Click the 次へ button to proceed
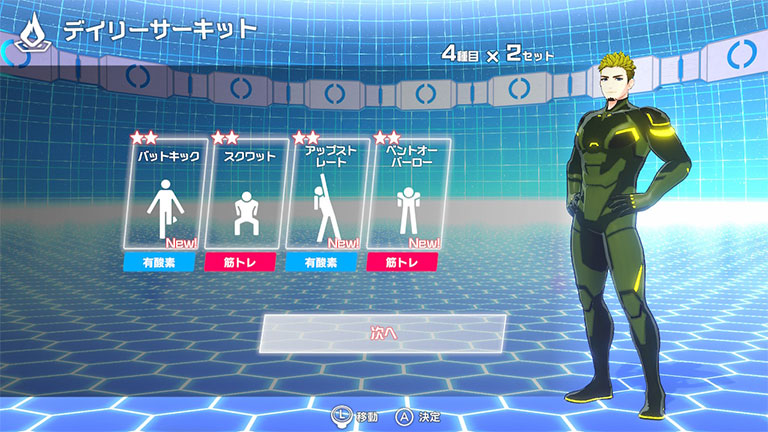Viewport: 768px width, 432px height. coord(383,333)
